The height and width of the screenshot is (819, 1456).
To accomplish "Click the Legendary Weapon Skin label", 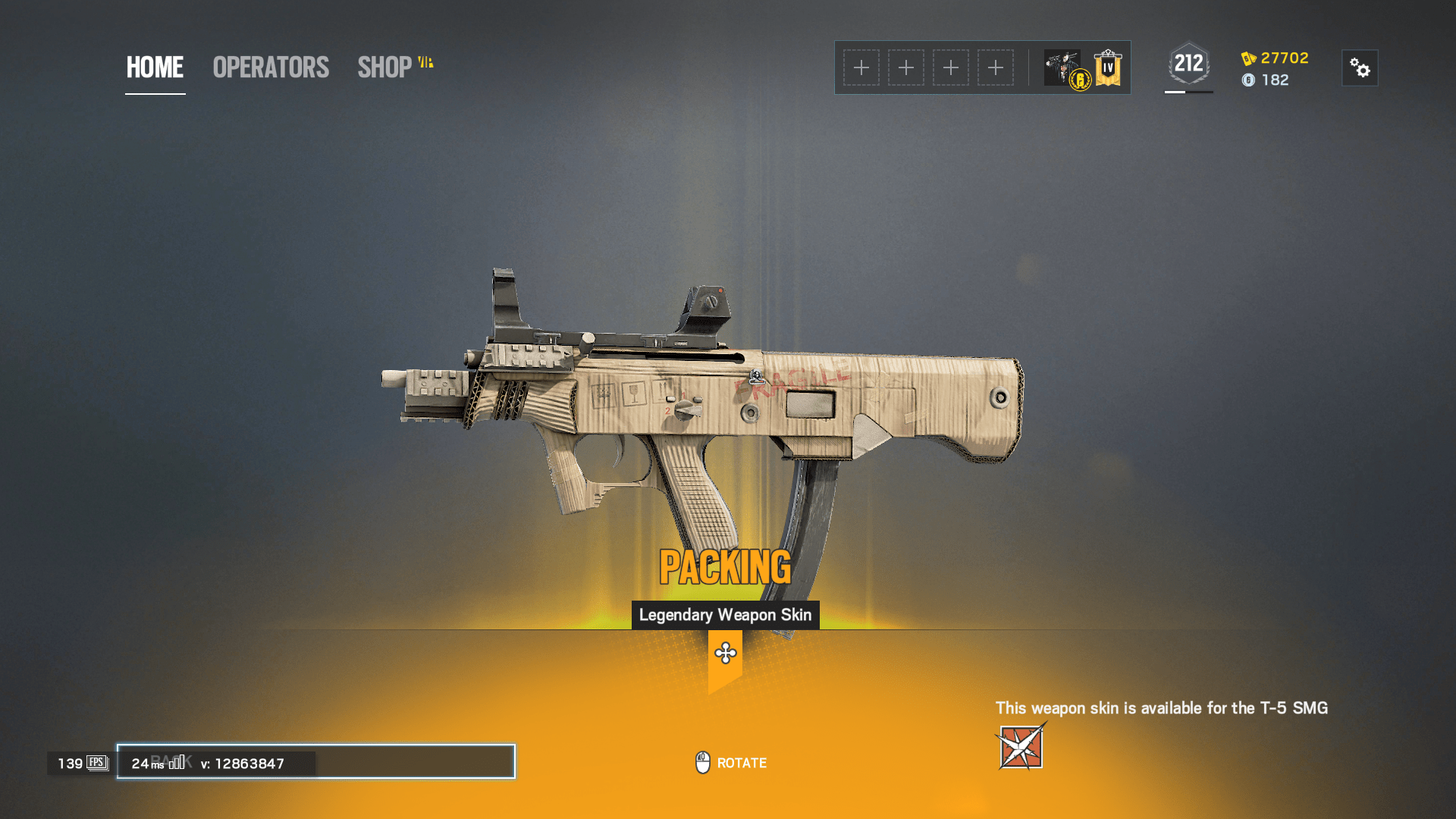I will point(726,615).
